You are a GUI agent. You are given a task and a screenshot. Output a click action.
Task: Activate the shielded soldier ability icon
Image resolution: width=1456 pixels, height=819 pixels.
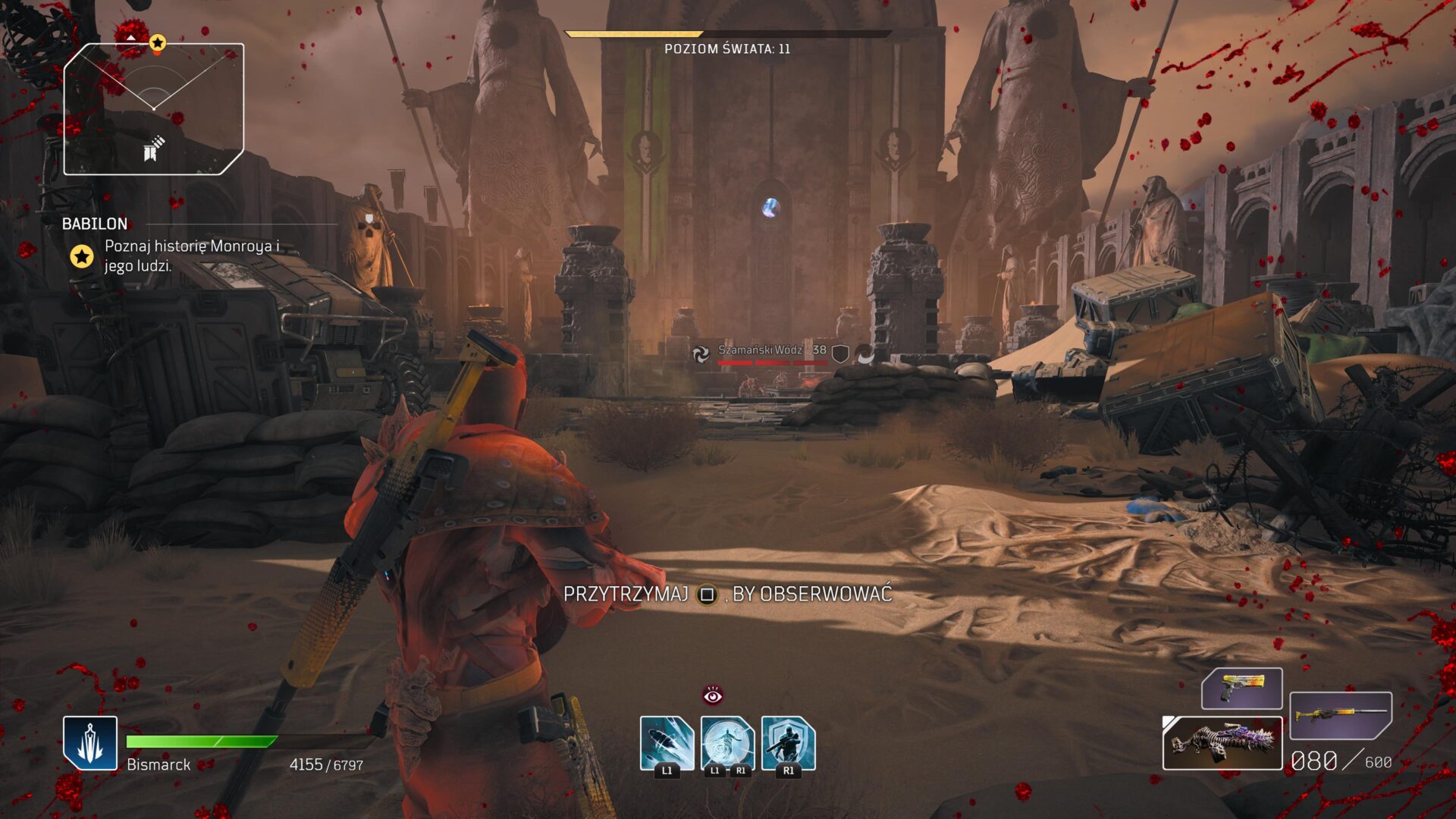(788, 743)
